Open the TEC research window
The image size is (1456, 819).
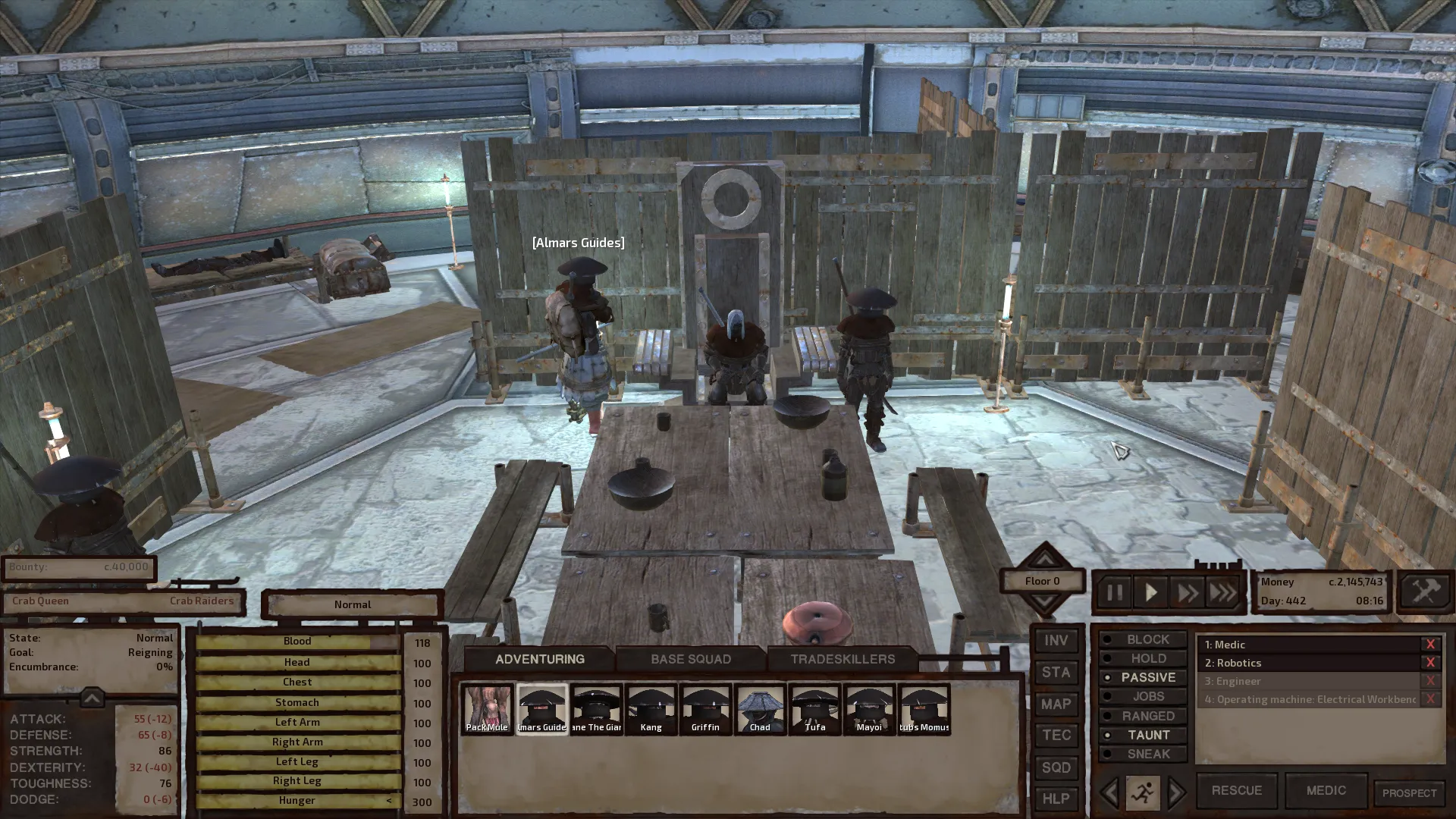pos(1056,736)
